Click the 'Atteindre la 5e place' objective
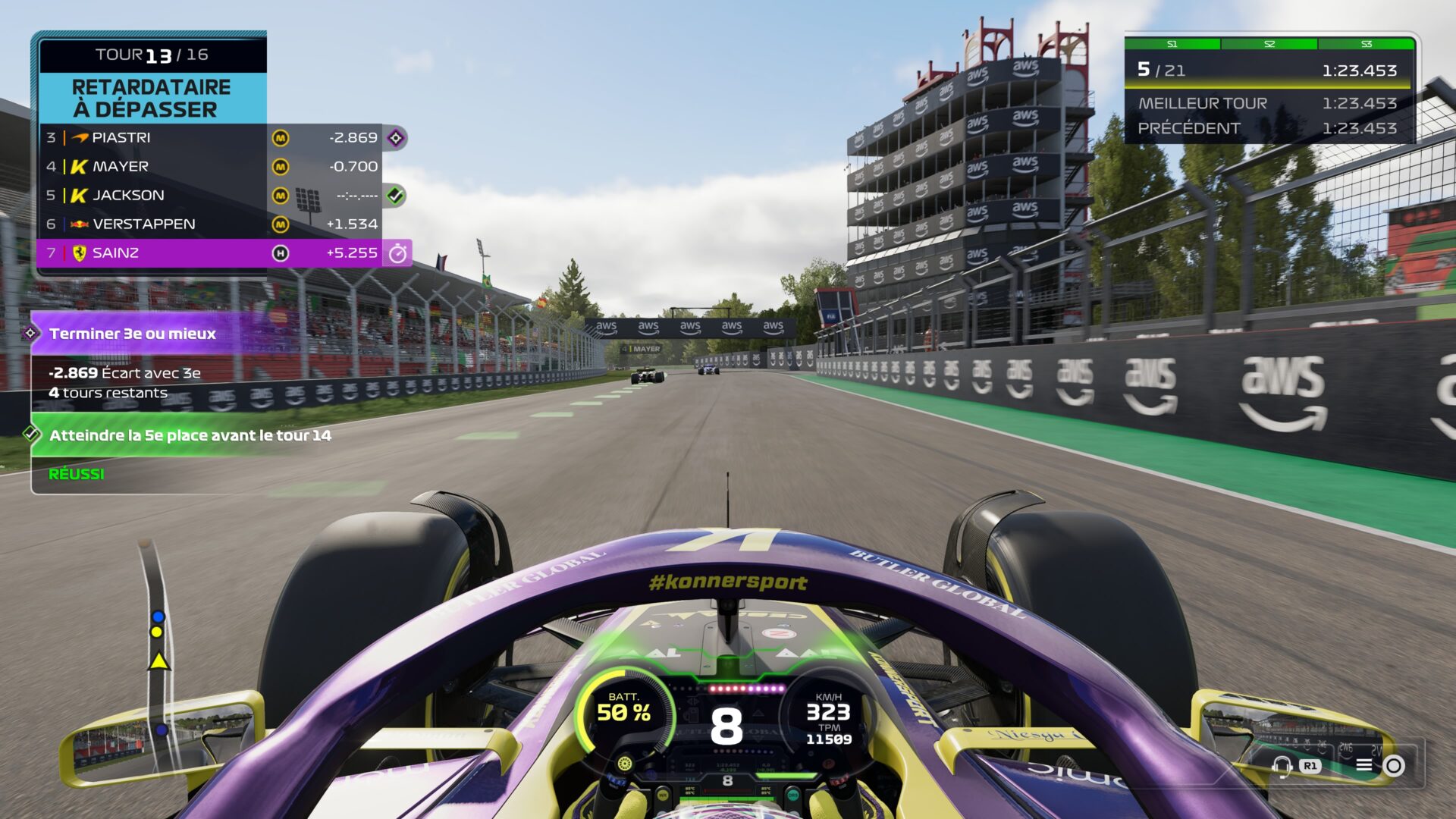The height and width of the screenshot is (819, 1456). pyautogui.click(x=190, y=435)
